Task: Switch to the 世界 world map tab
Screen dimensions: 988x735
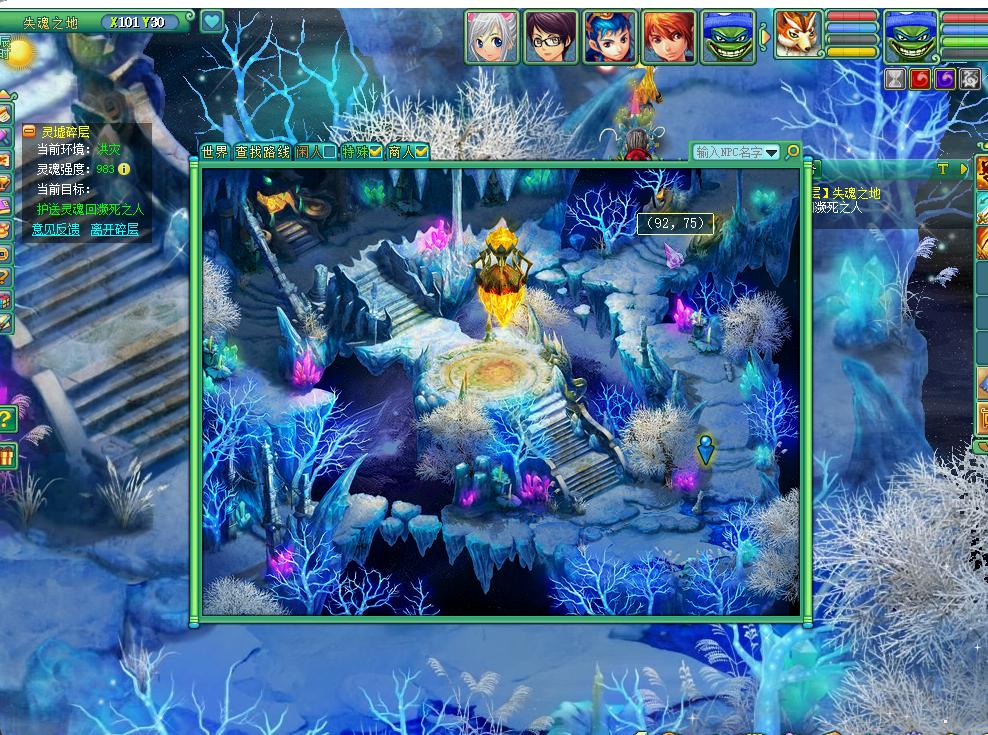Action: pos(215,152)
